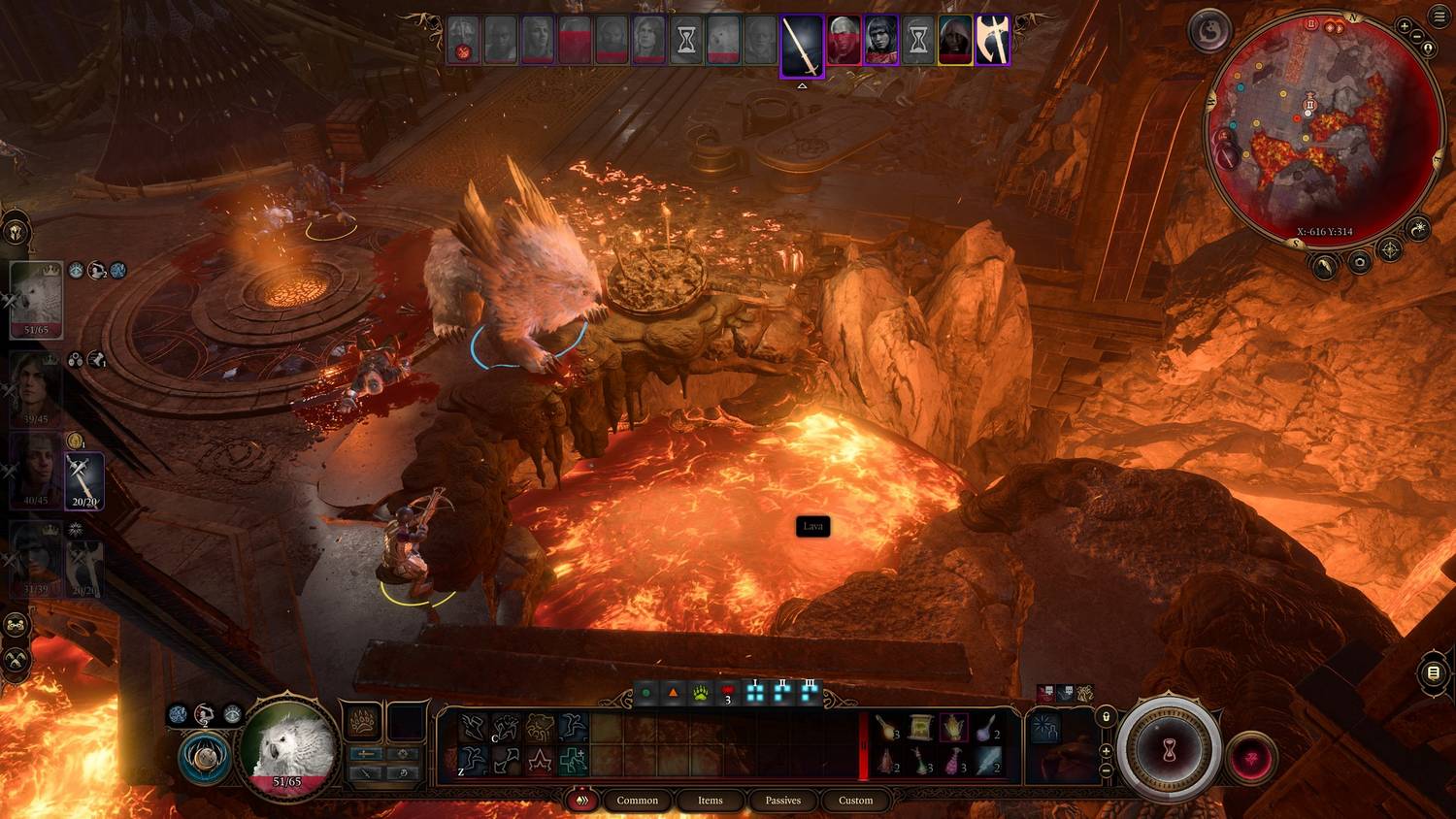Click the bear paw melee attack slot
Image resolution: width=1456 pixels, height=819 pixels.
[x=362, y=722]
